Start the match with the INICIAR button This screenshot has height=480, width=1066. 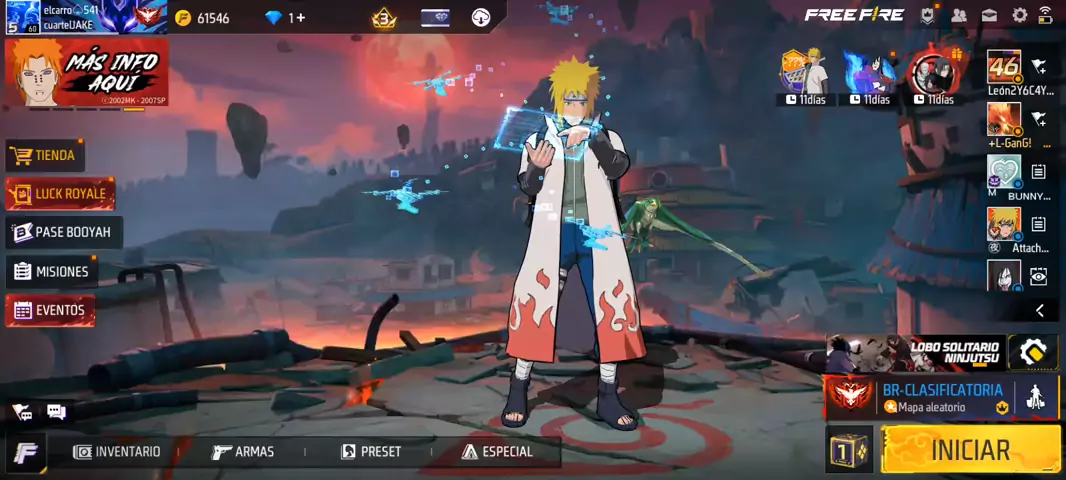tap(970, 449)
